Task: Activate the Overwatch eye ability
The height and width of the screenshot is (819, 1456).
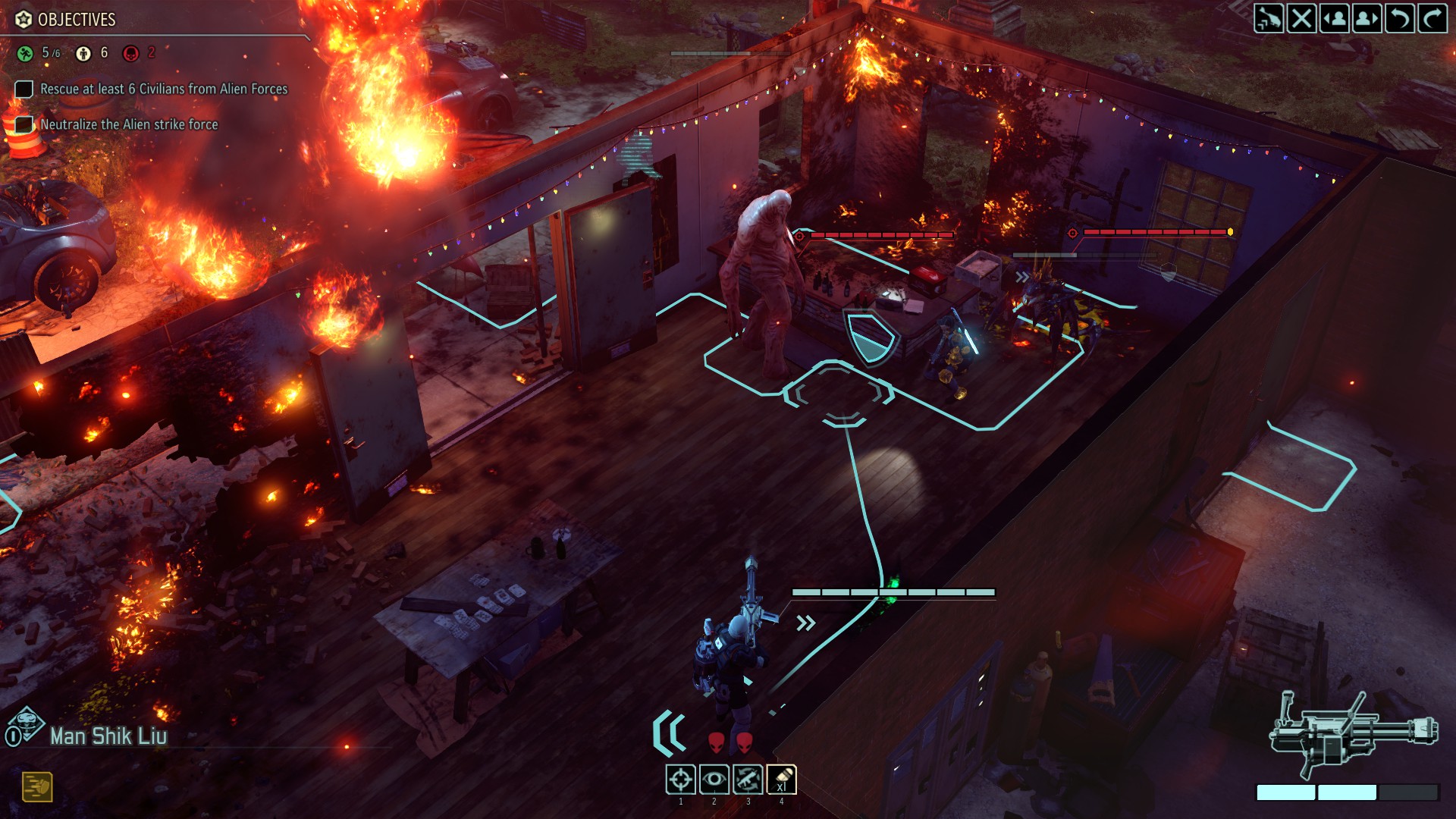Action: pos(714,779)
